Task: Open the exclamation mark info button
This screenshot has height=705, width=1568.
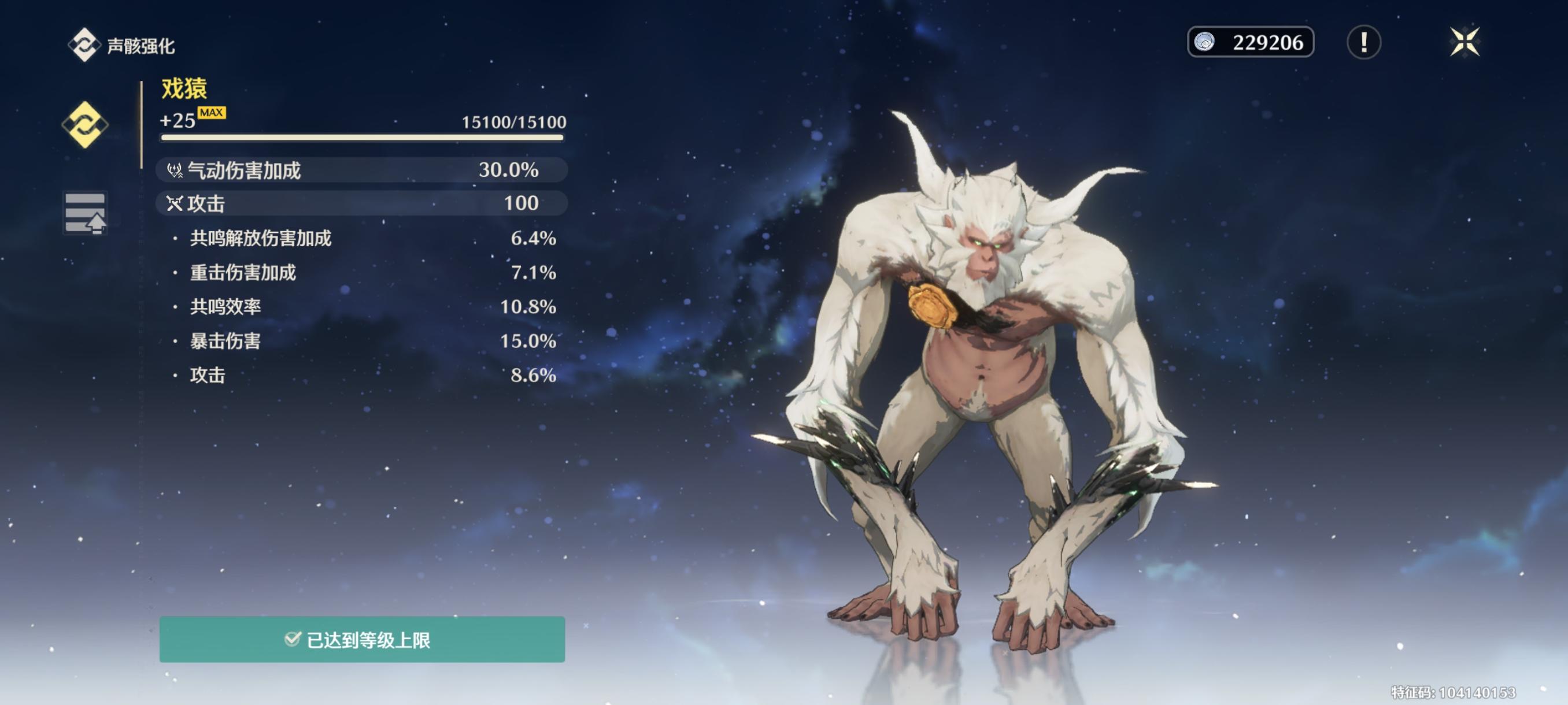Action: click(x=1363, y=43)
